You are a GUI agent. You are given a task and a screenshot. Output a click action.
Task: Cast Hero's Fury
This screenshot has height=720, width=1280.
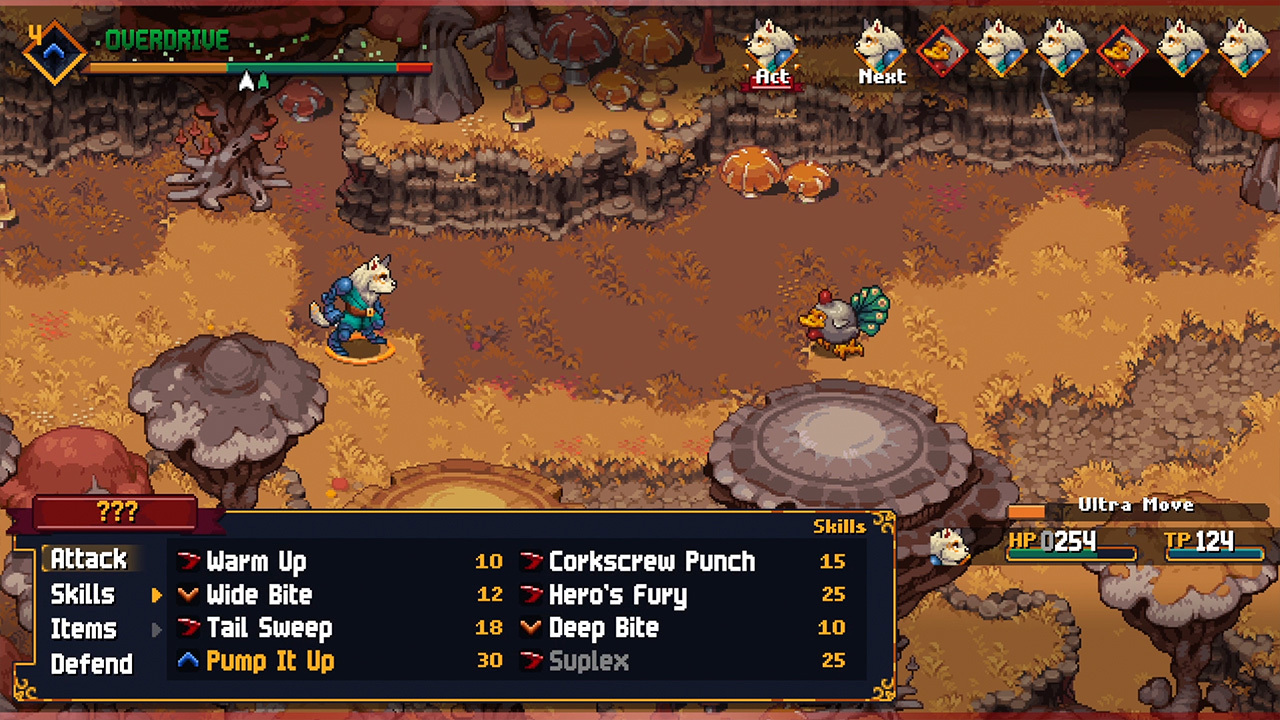pyautogui.click(x=618, y=595)
